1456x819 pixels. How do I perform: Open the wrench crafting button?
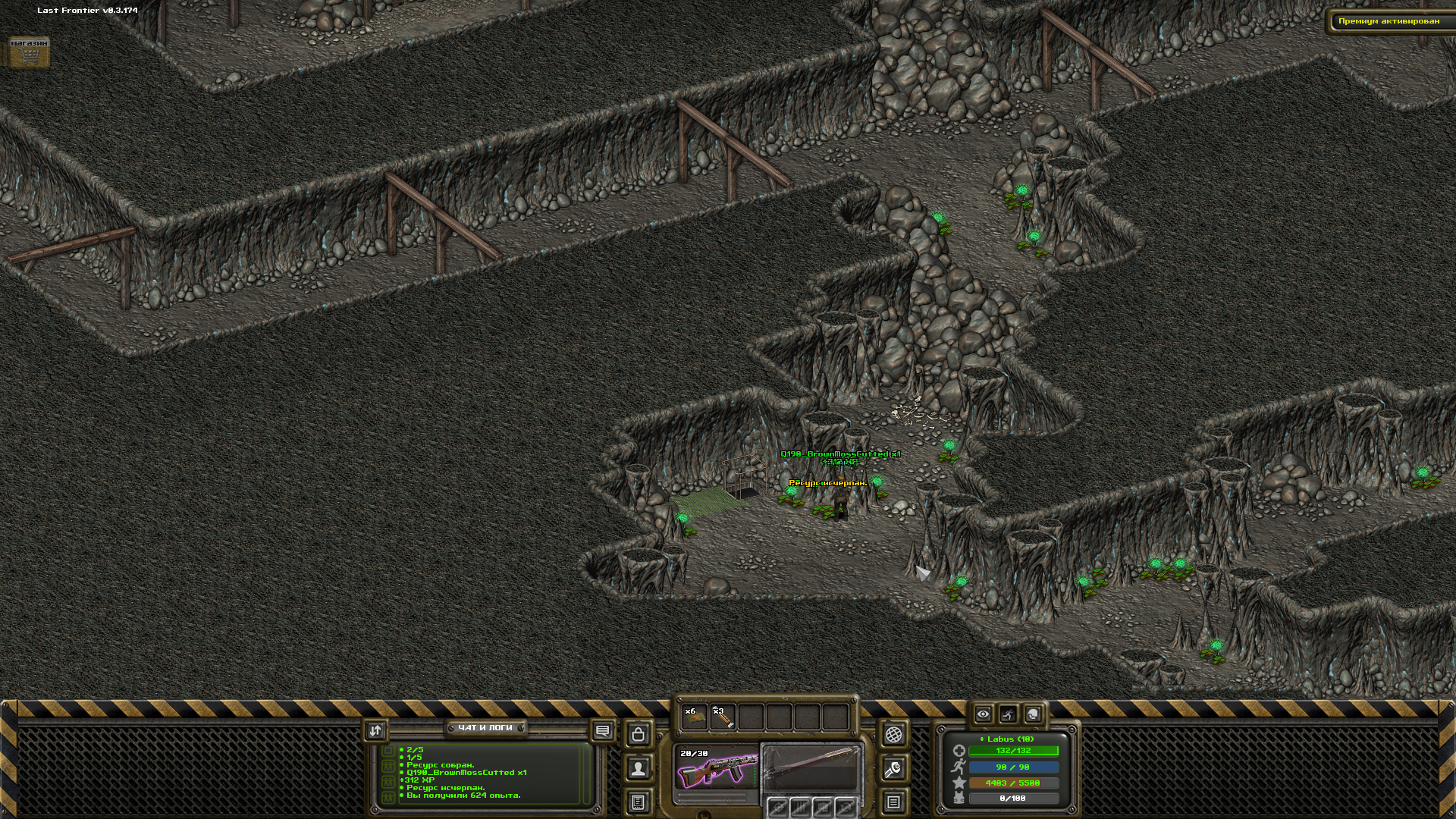[x=893, y=769]
